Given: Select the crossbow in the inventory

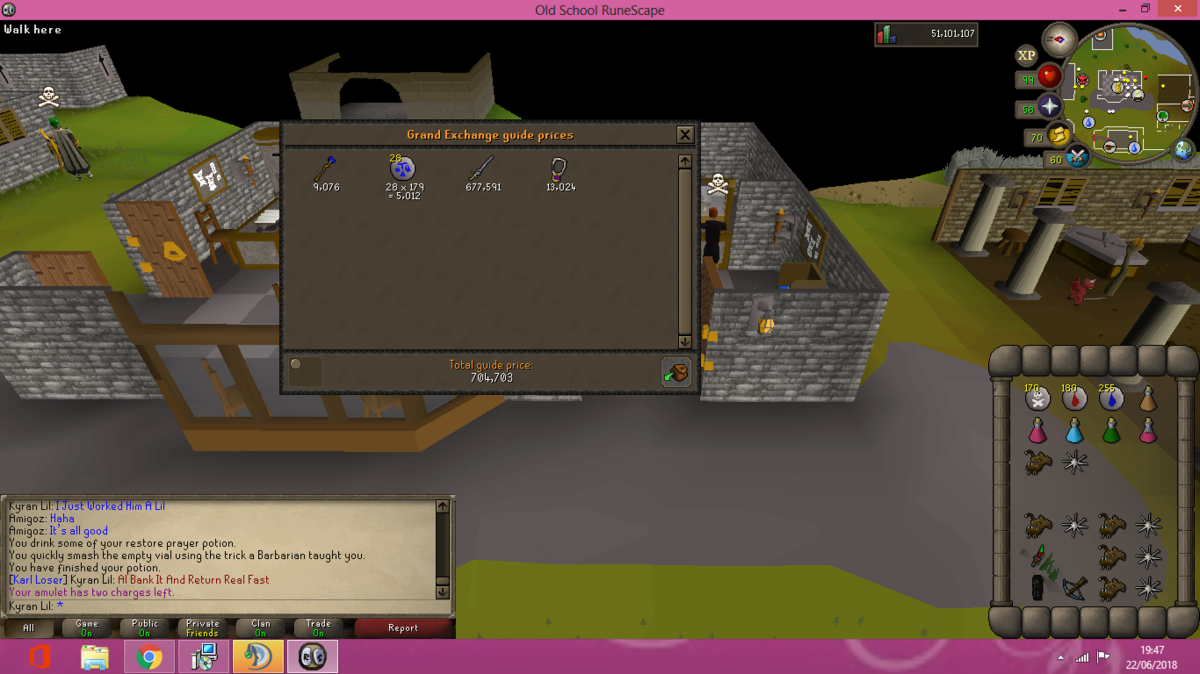Looking at the screenshot, I should point(1075,588).
